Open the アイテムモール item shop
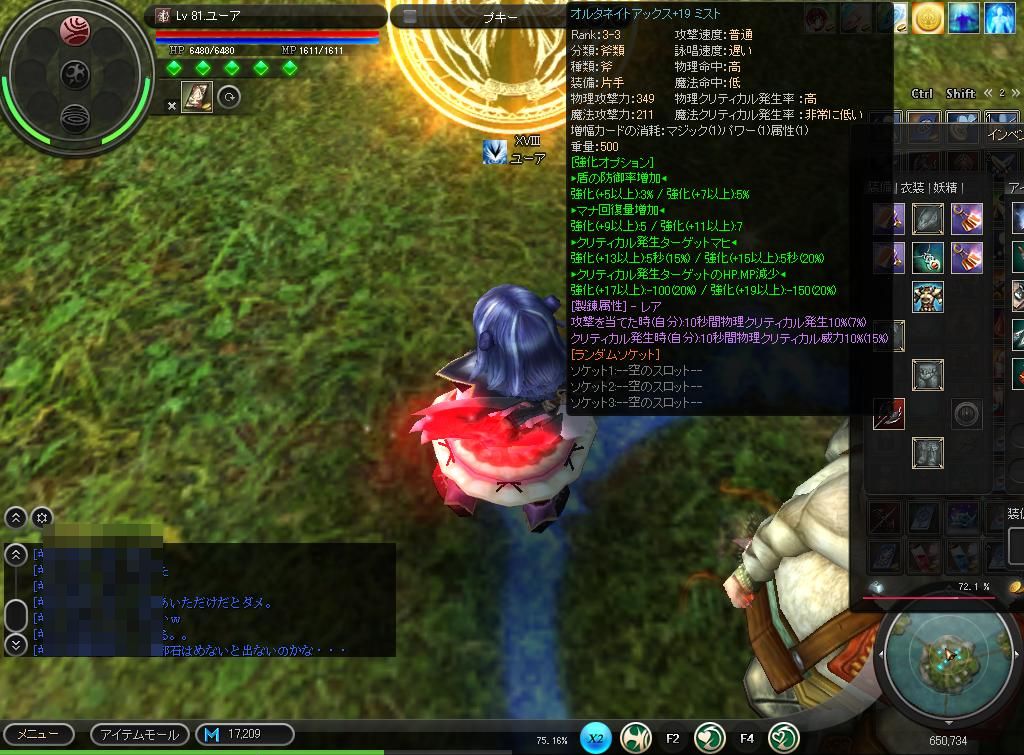The width and height of the screenshot is (1024, 755). (x=140, y=734)
